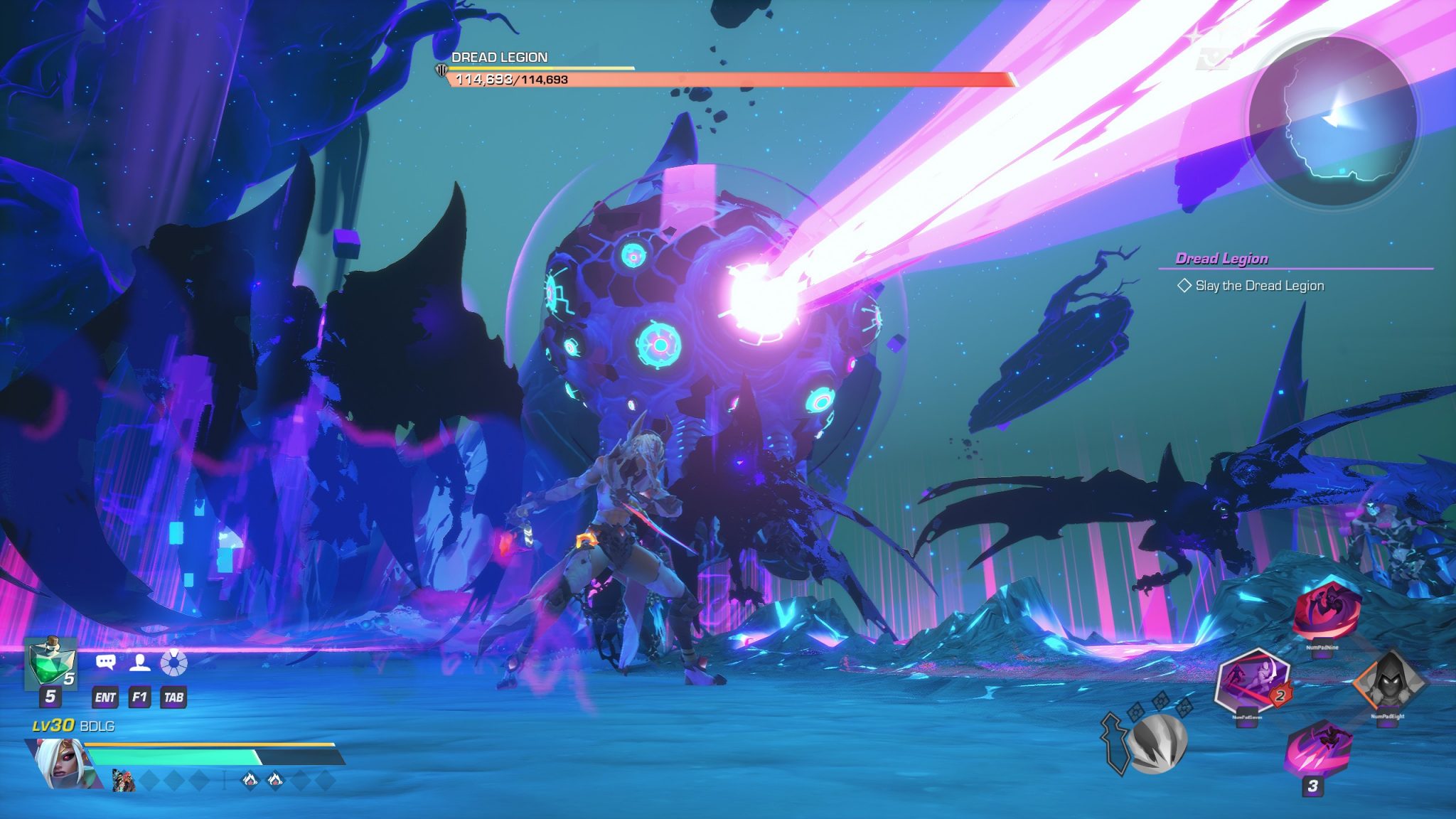Select the small companion portrait below health bar

tap(124, 780)
